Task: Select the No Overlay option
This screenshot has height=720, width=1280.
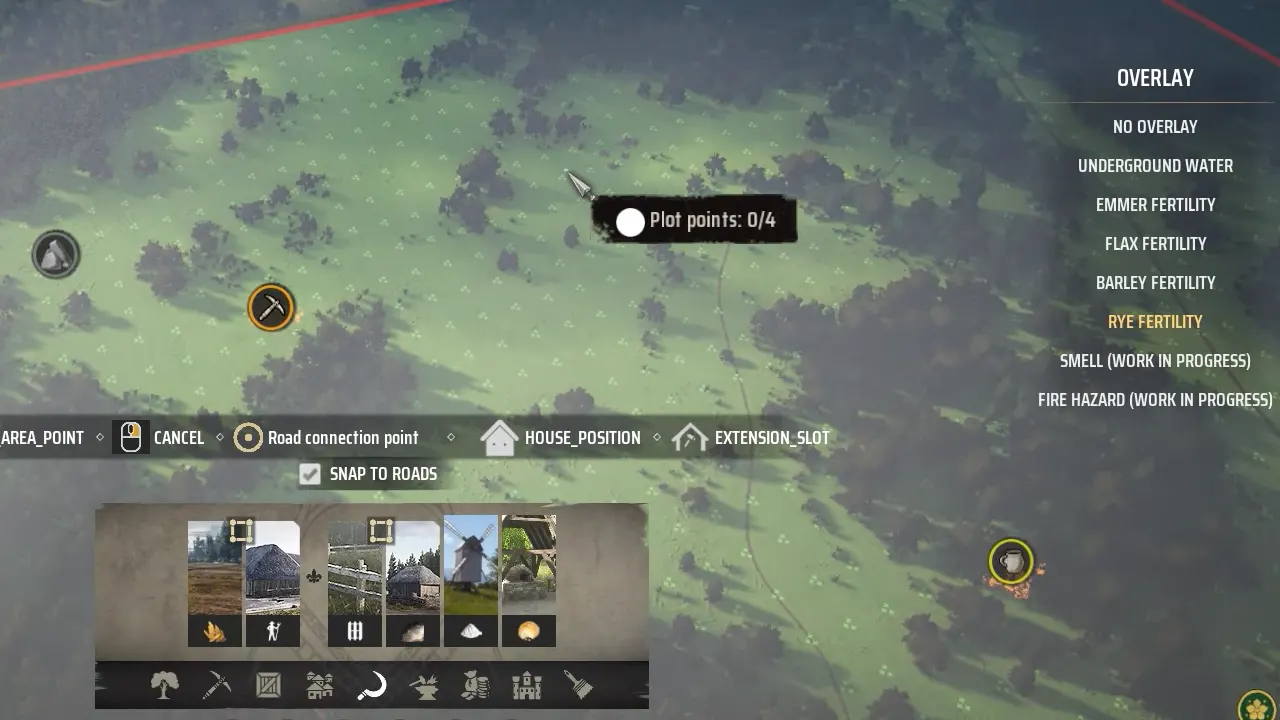Action: click(x=1155, y=127)
